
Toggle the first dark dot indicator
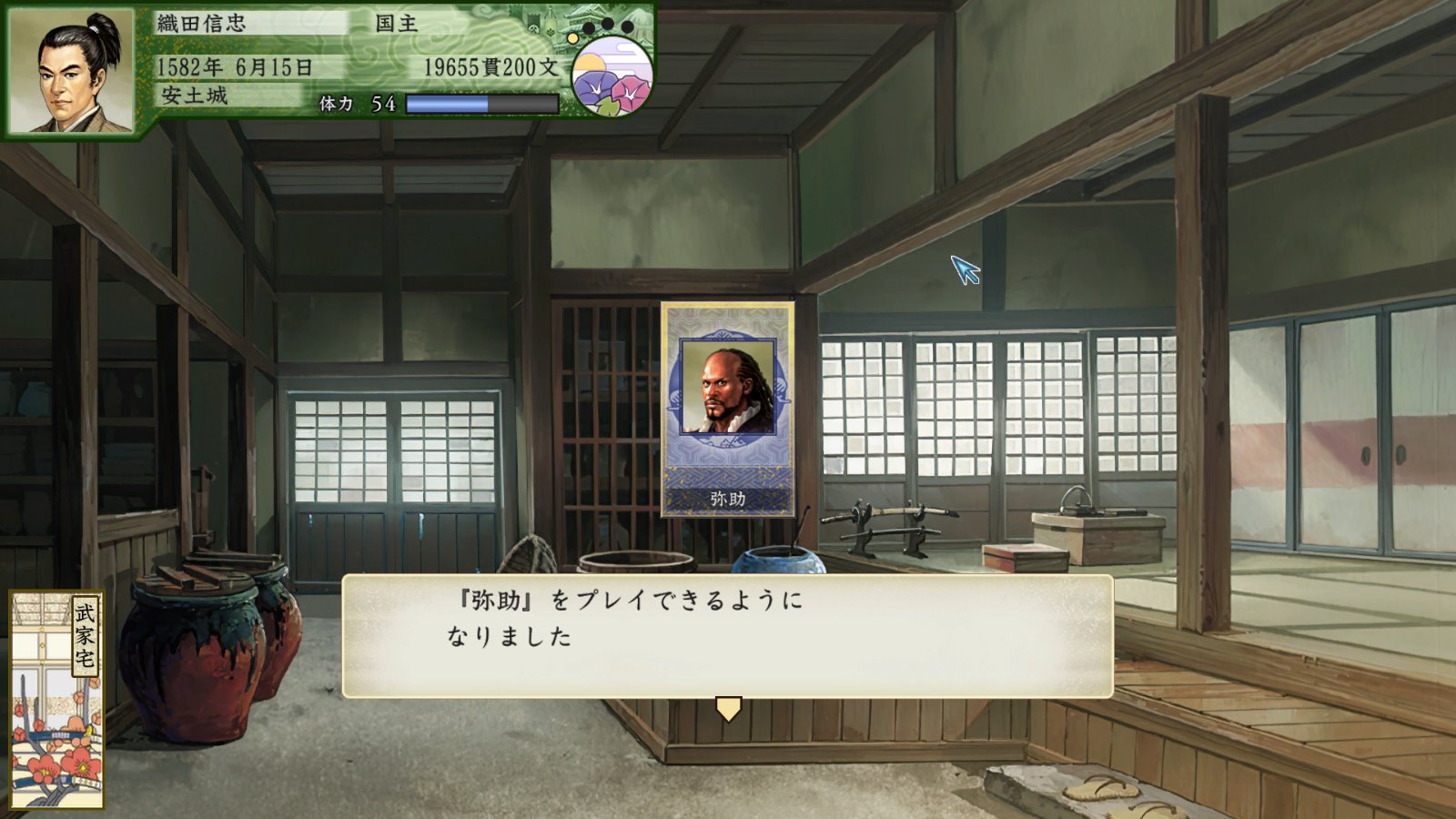pyautogui.click(x=589, y=27)
